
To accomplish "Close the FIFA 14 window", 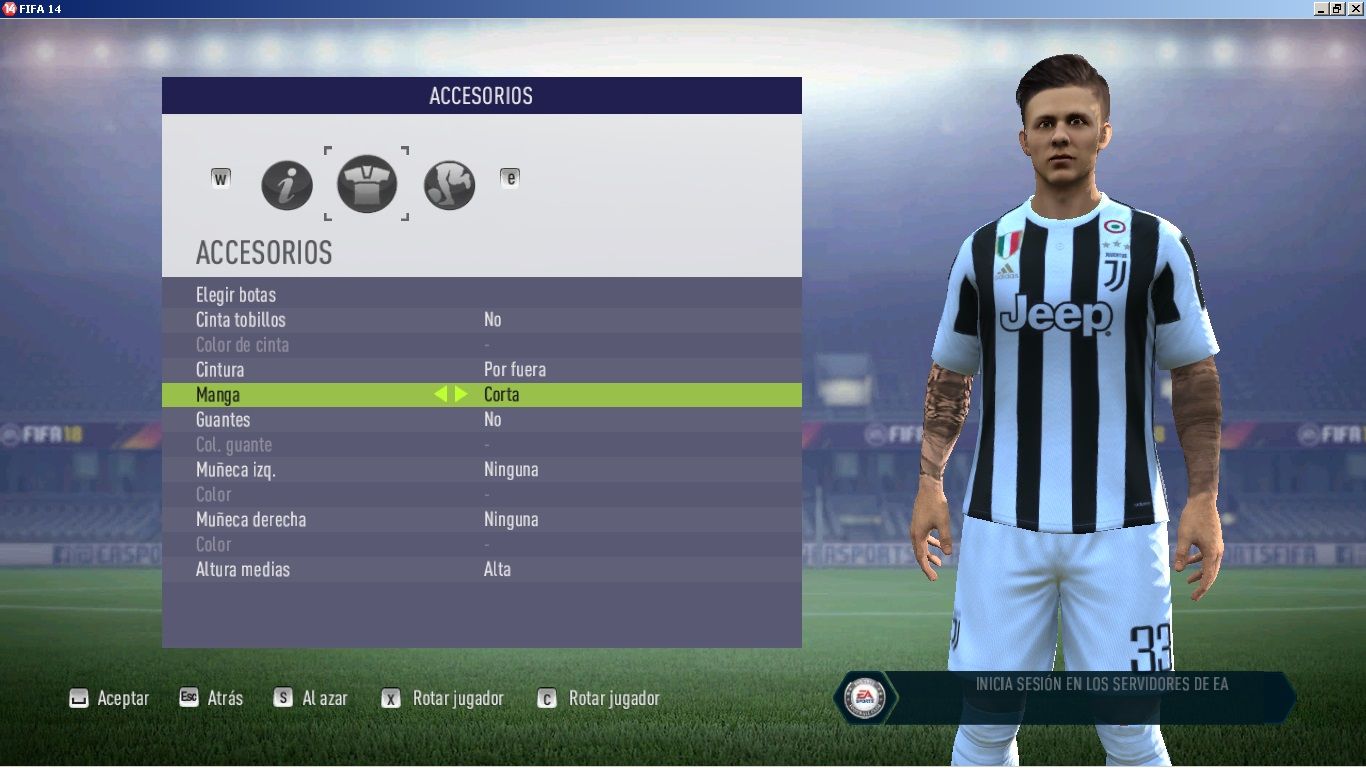I will point(1355,8).
